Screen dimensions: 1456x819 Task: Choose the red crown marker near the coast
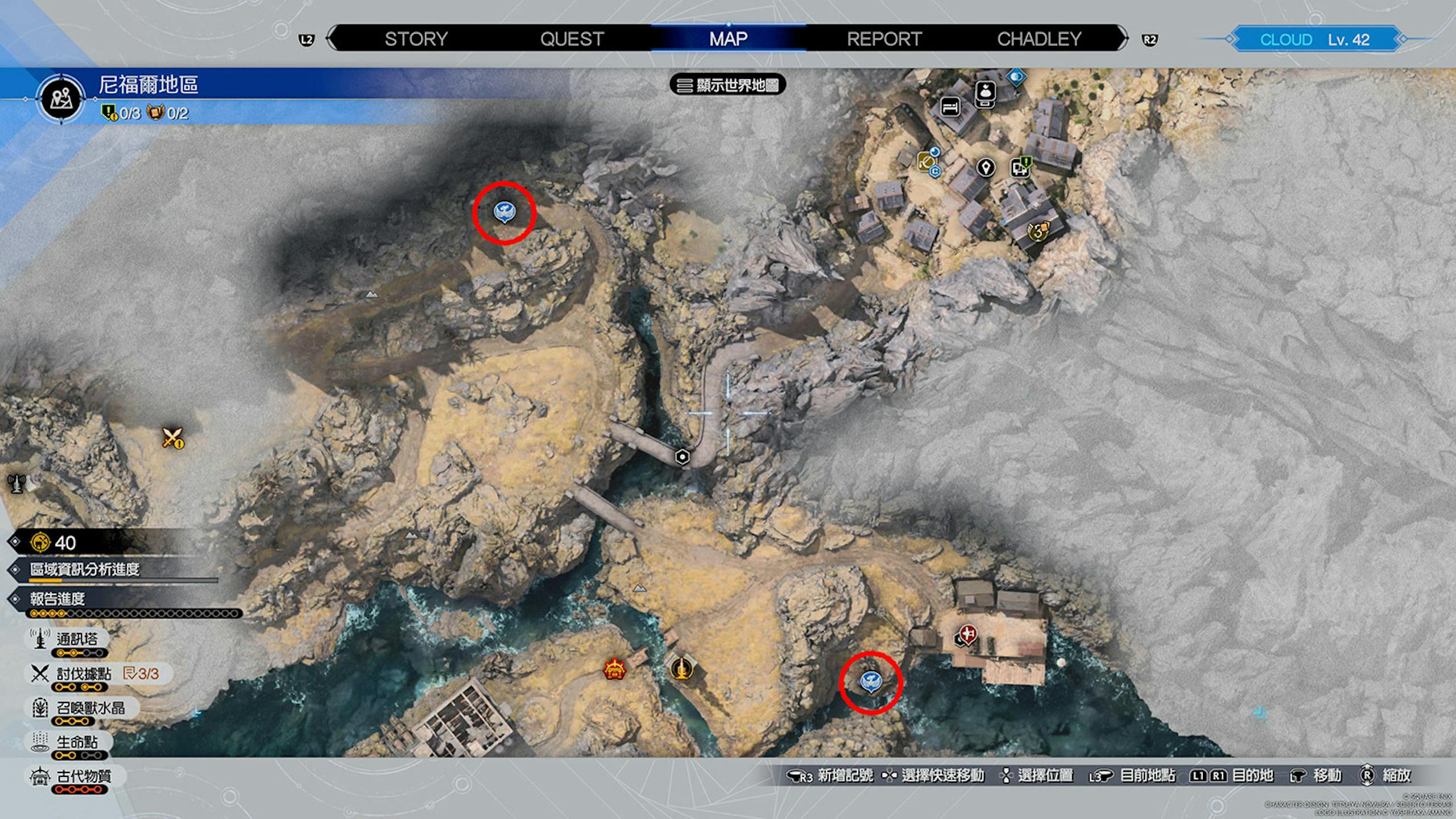pyautogui.click(x=615, y=669)
